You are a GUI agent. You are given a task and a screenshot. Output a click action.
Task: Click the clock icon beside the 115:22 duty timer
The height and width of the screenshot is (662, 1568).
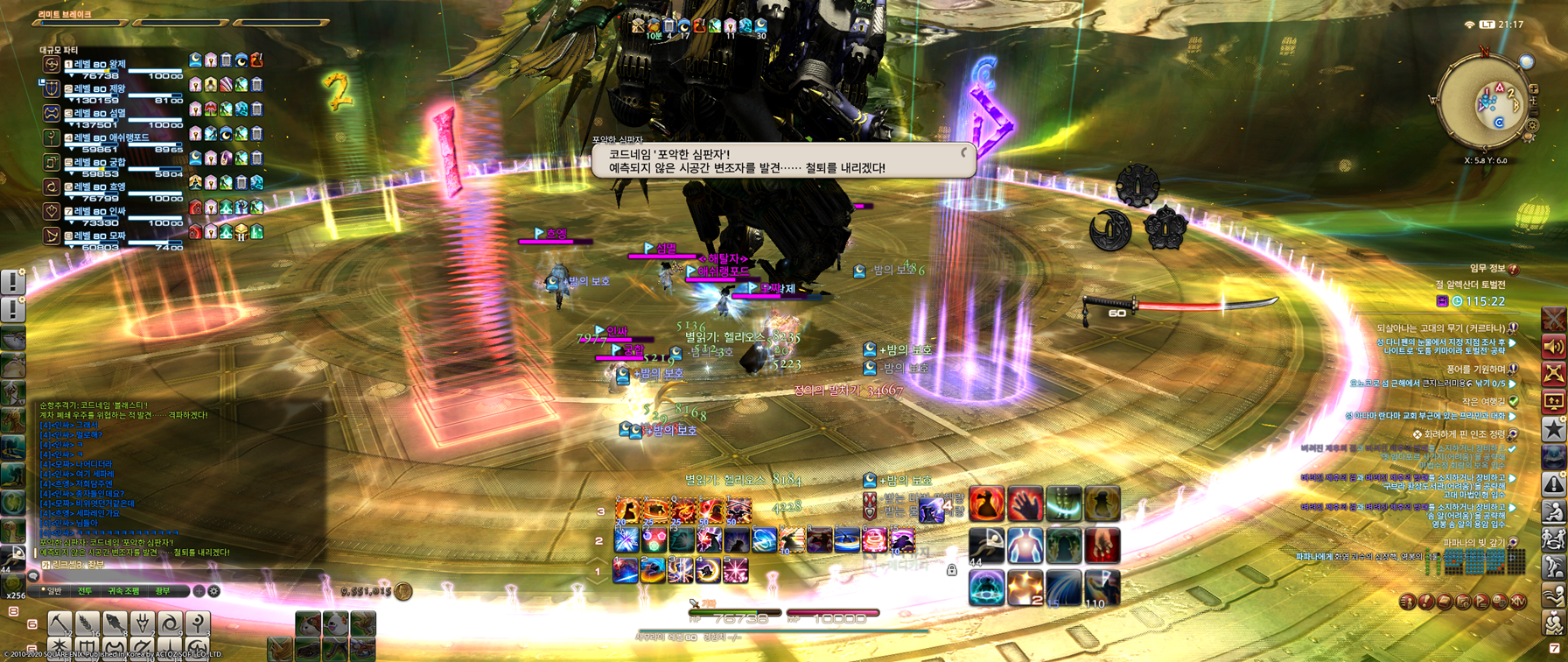[1458, 300]
